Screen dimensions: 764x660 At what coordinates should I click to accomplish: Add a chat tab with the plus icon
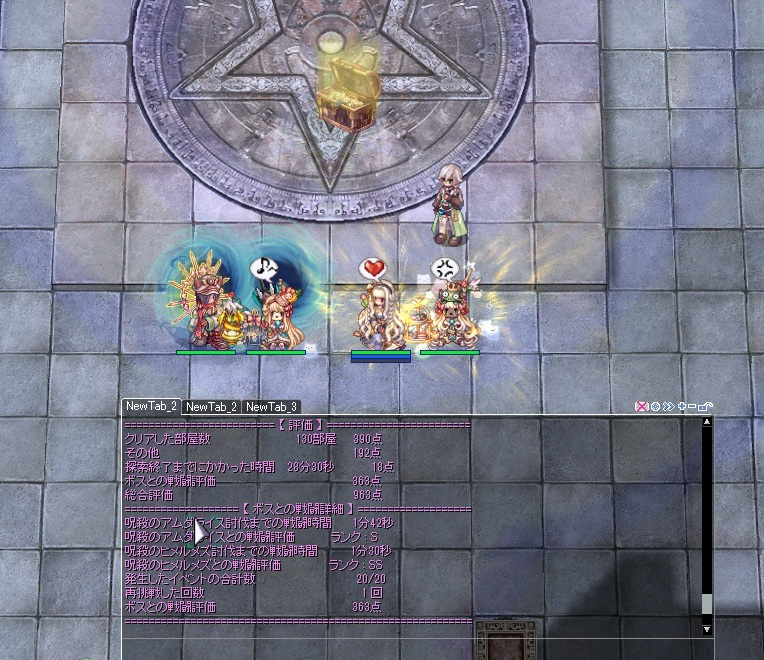682,407
